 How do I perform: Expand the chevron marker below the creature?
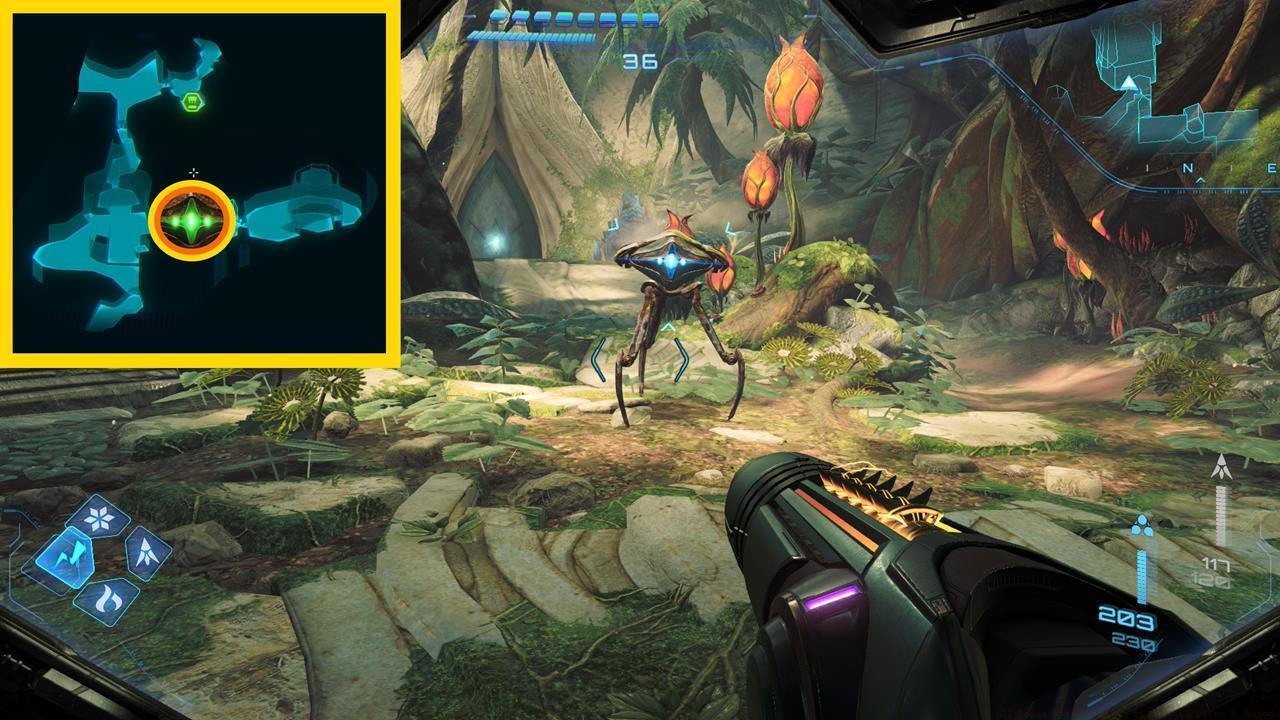click(669, 324)
